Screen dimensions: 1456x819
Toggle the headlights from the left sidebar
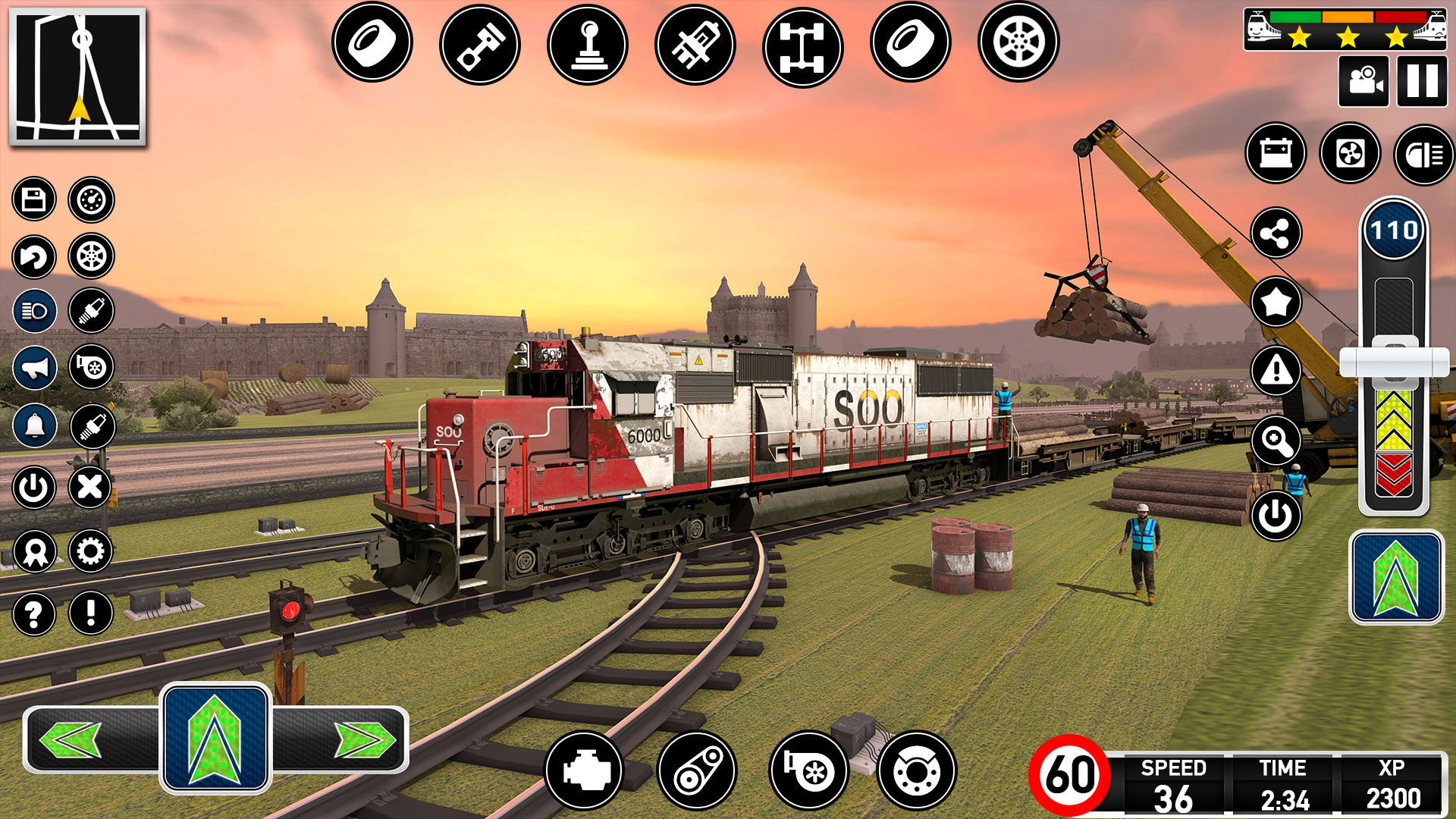tap(33, 309)
